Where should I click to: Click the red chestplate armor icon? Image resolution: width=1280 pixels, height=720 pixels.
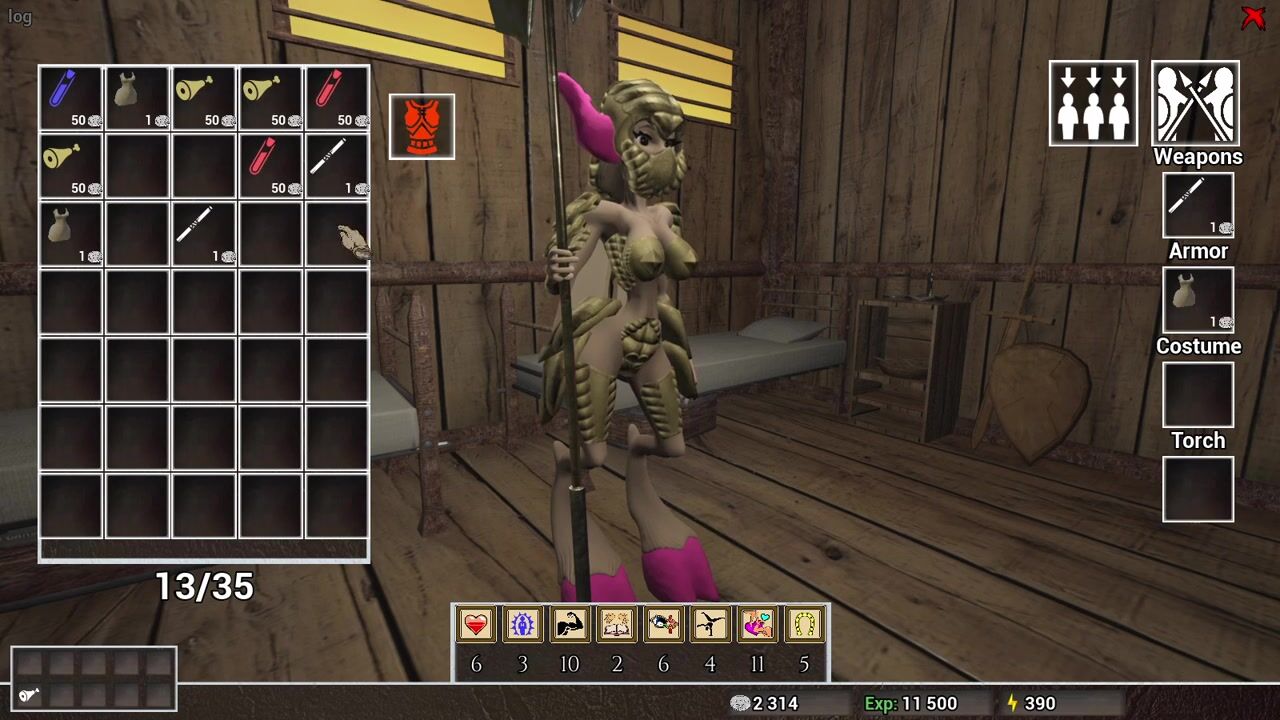point(422,127)
